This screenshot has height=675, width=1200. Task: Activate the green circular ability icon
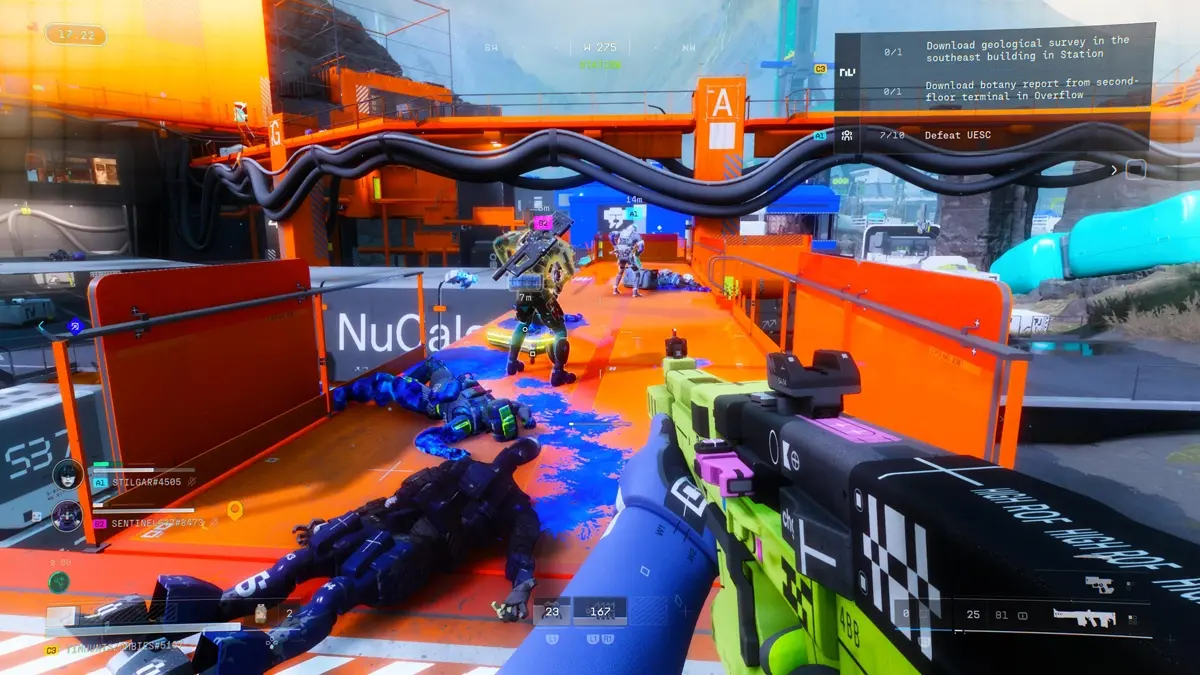coord(60,581)
